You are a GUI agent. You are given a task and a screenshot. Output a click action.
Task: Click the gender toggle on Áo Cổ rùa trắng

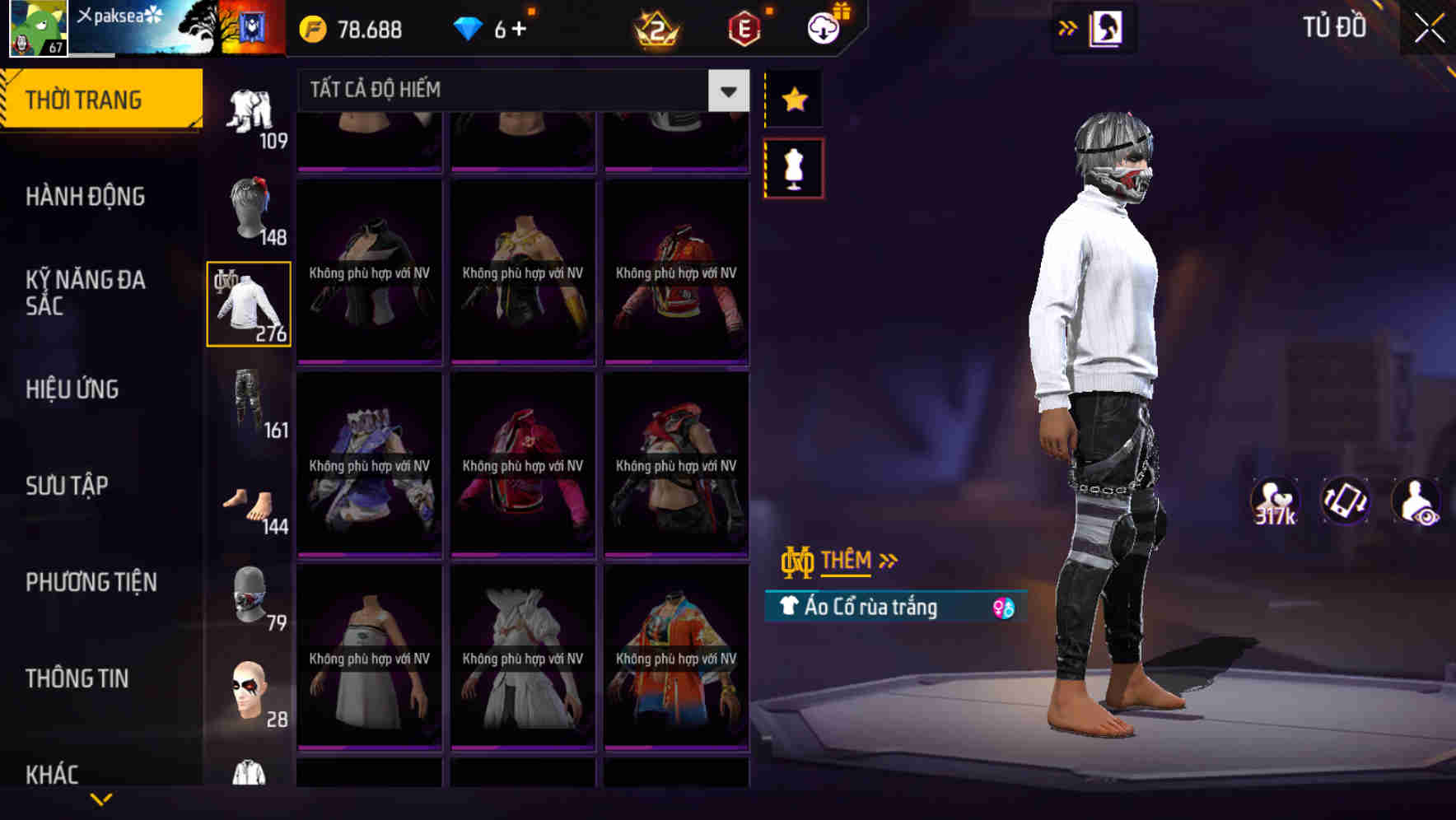tap(1004, 607)
